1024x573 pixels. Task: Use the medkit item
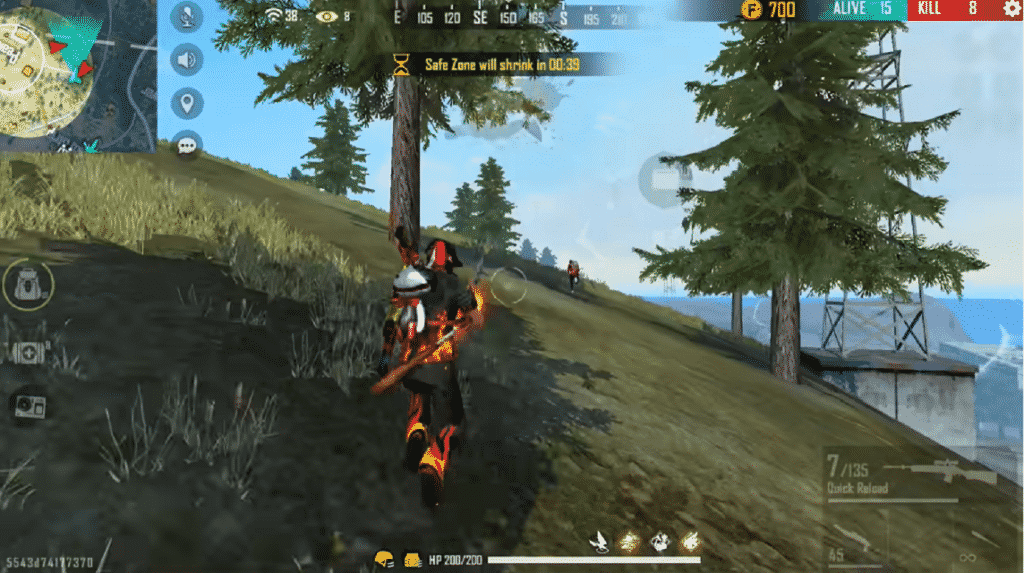(27, 352)
